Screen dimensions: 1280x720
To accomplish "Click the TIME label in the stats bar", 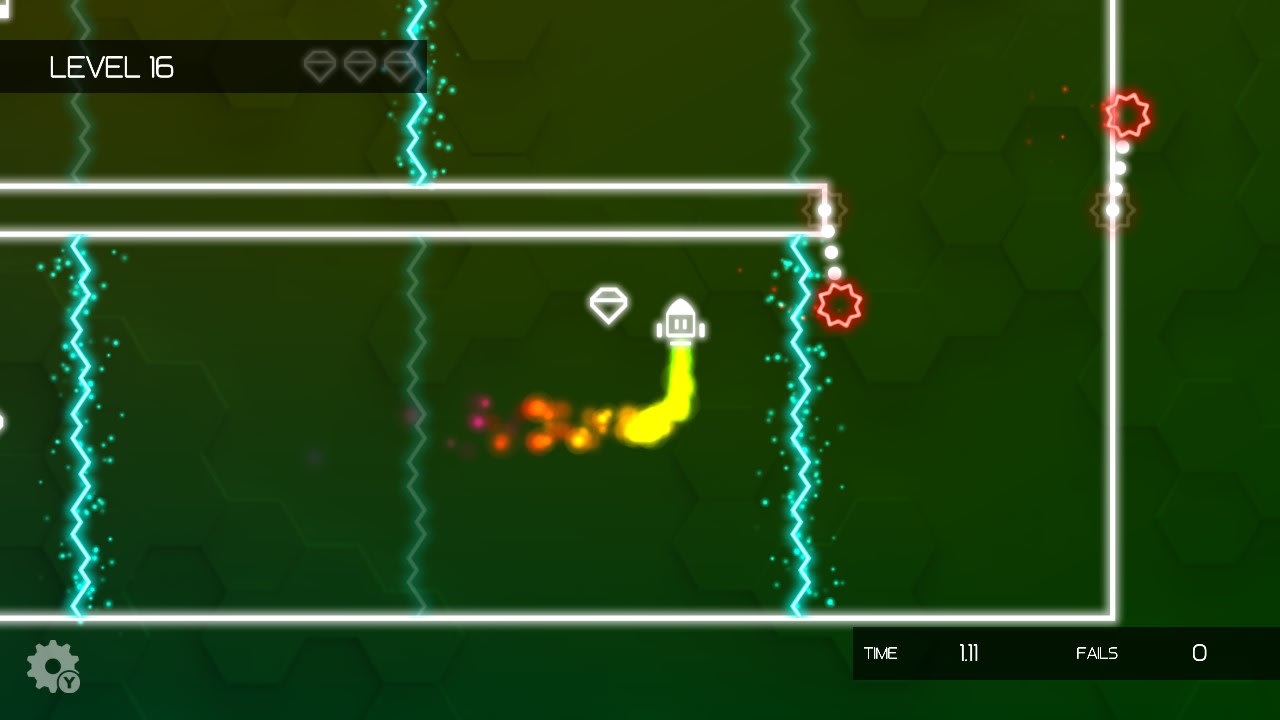I will tap(881, 654).
